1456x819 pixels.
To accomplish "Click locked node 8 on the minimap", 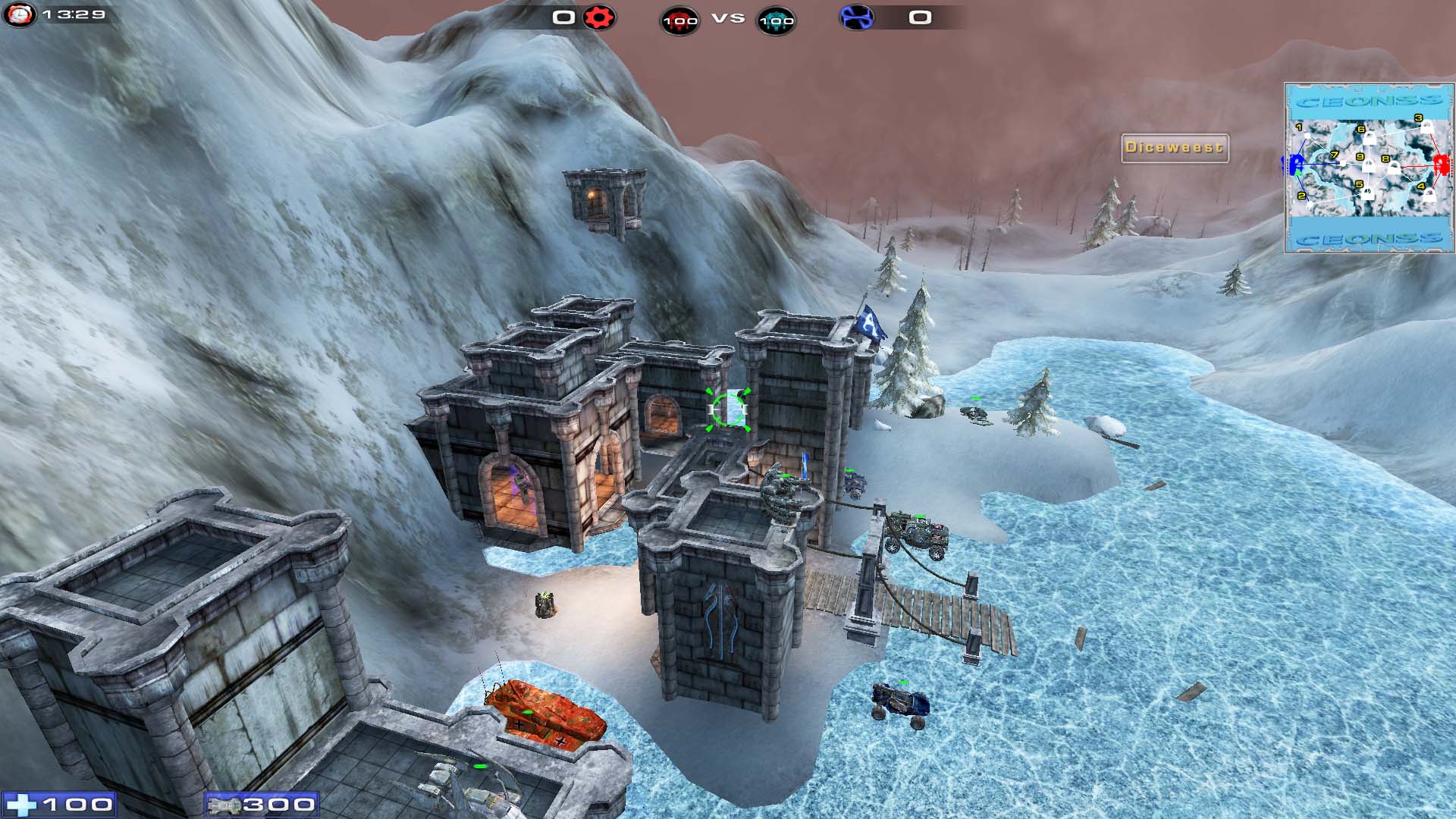I will (1394, 168).
